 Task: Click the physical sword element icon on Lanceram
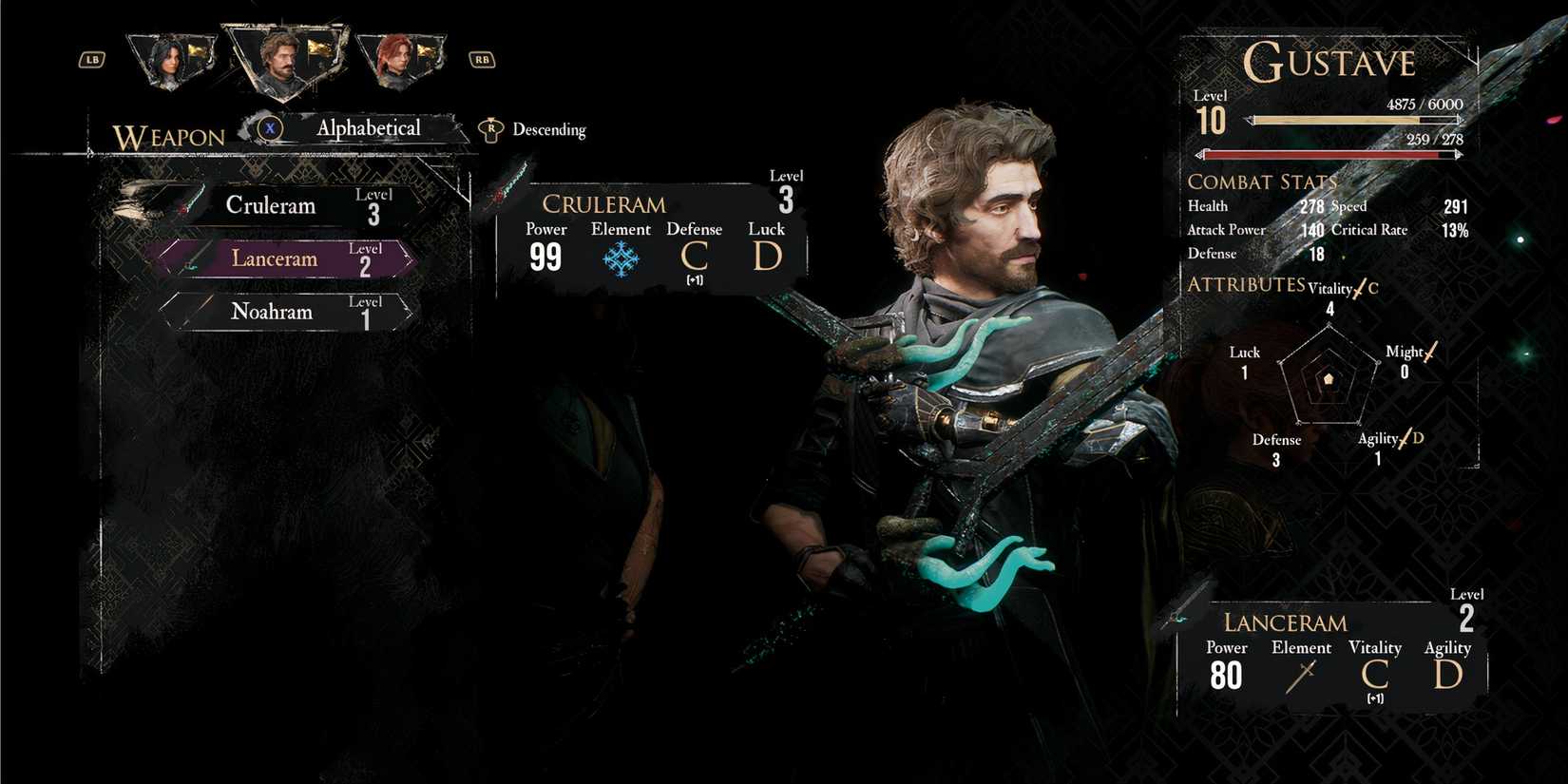[x=1300, y=677]
